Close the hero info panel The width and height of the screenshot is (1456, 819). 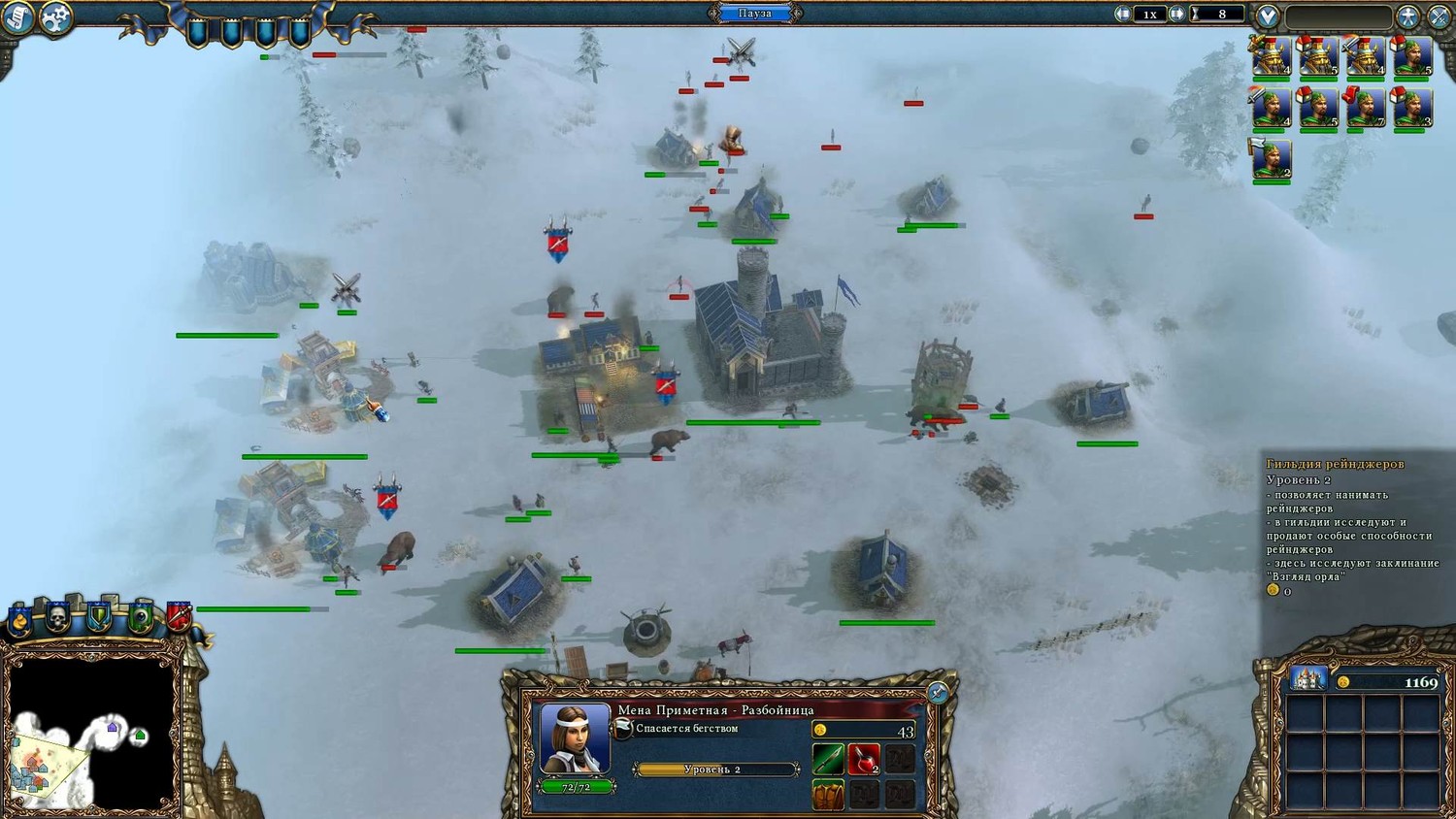coord(937,692)
